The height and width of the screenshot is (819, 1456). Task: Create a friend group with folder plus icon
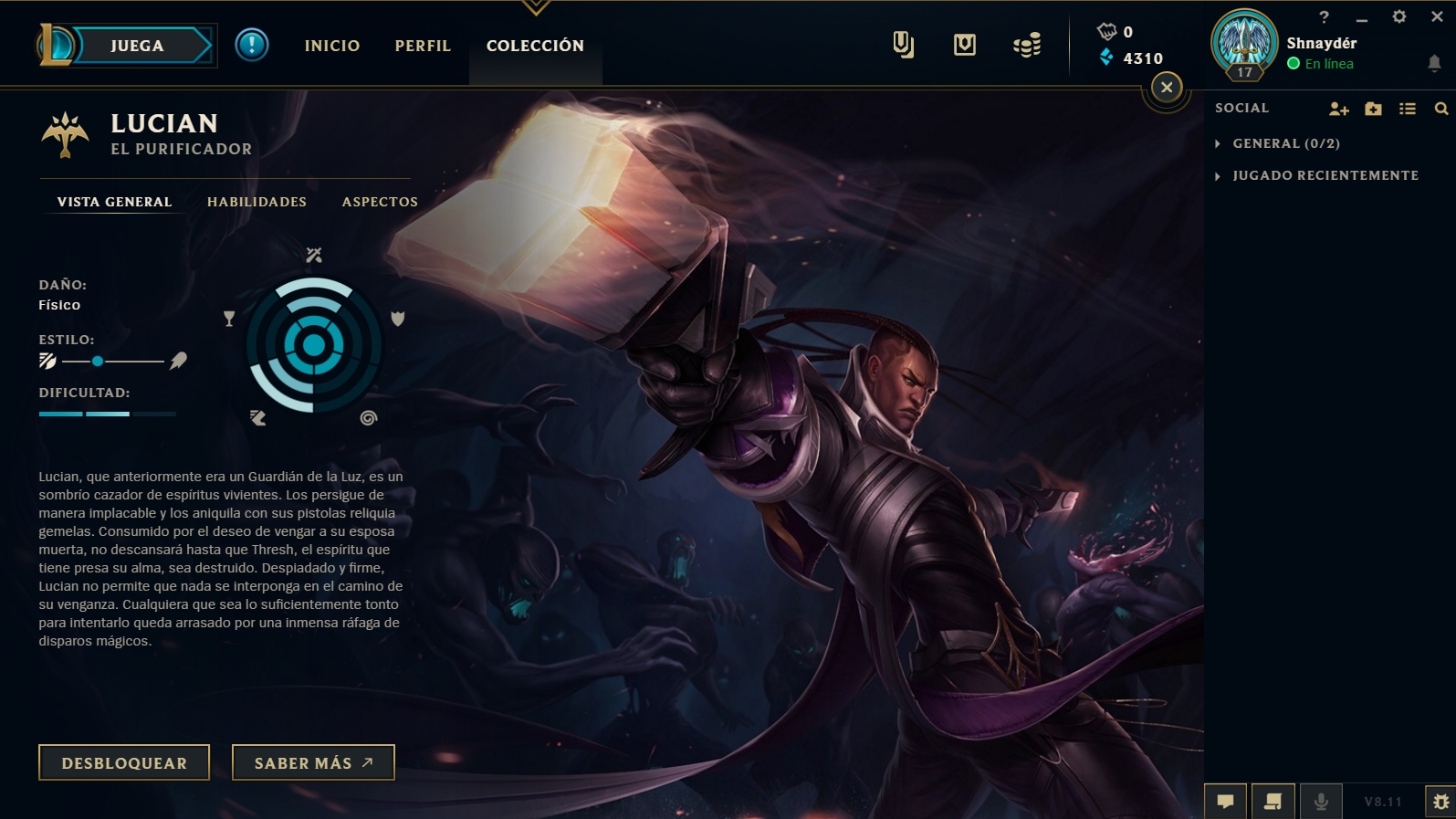coord(1372,108)
